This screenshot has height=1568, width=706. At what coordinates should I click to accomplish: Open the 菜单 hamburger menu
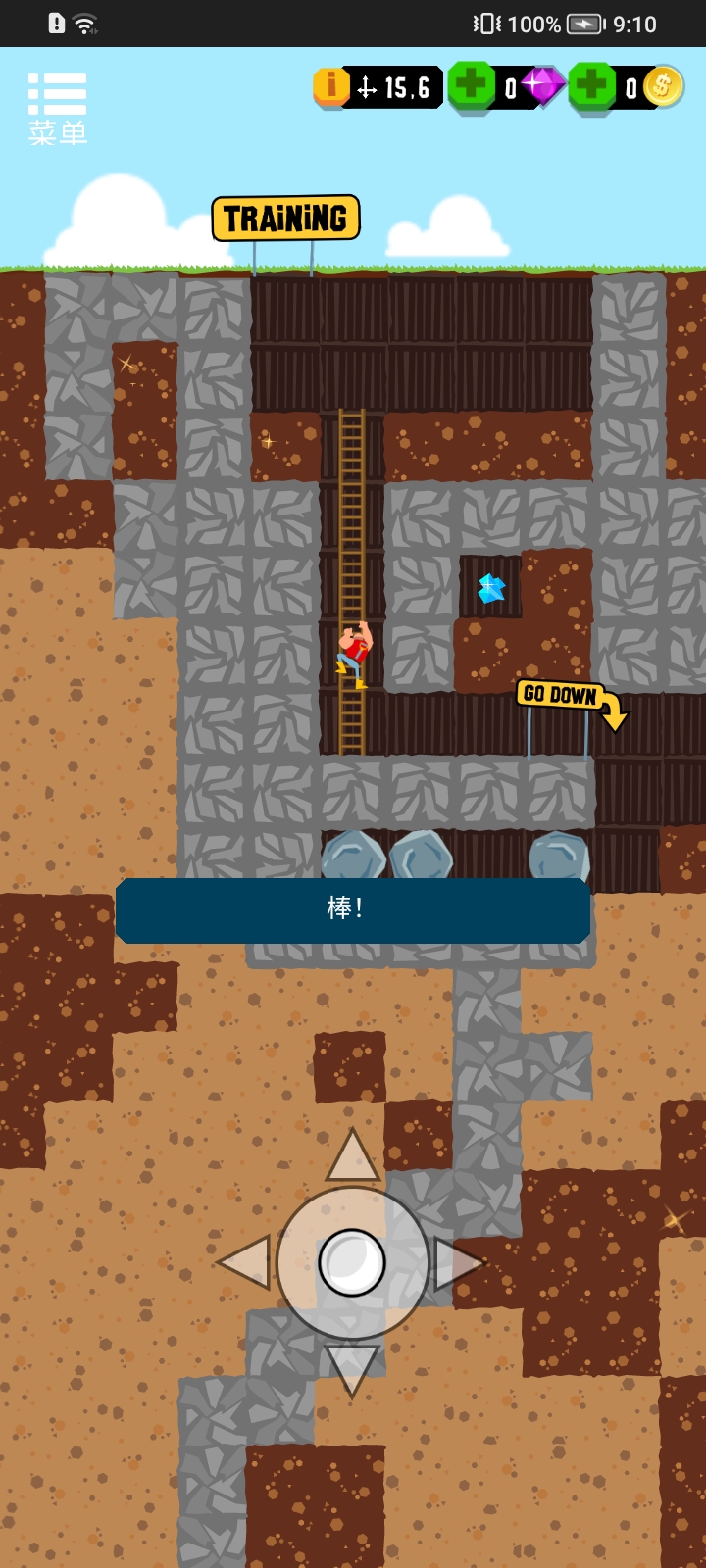point(58,108)
